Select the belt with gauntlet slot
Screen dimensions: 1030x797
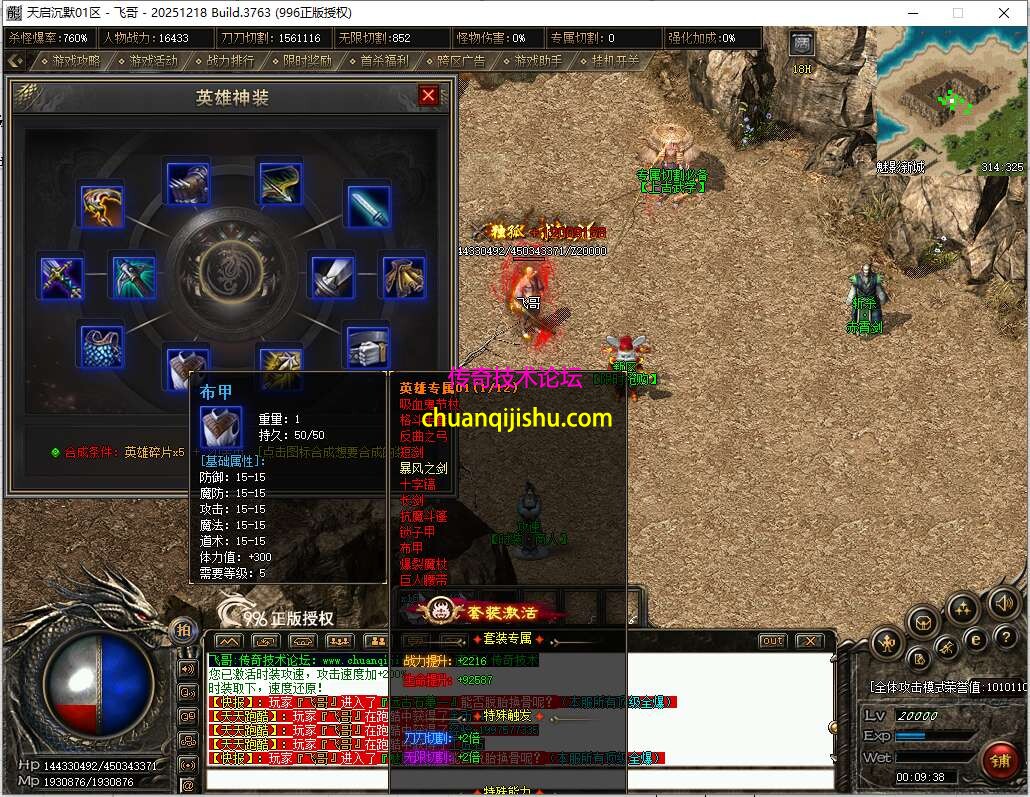coord(368,346)
